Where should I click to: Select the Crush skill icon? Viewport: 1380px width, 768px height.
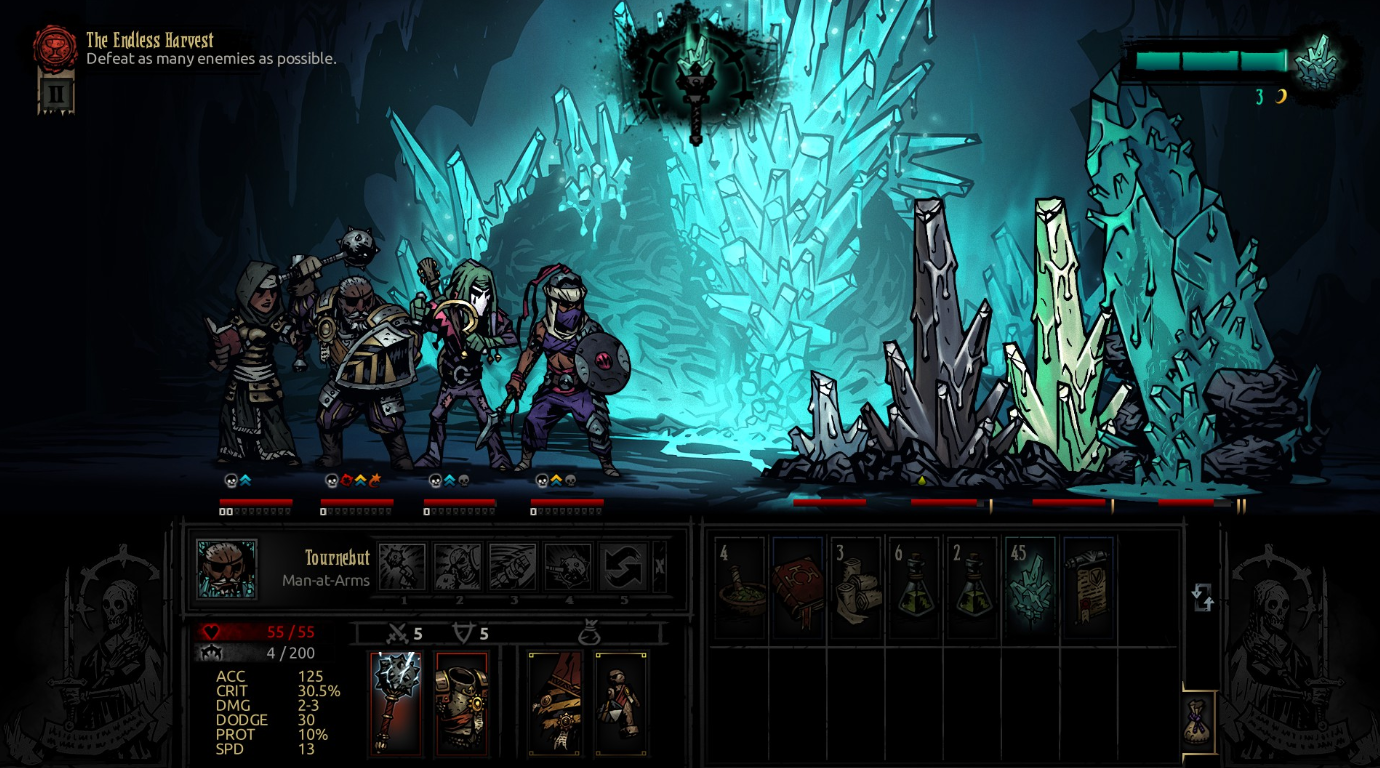[401, 565]
